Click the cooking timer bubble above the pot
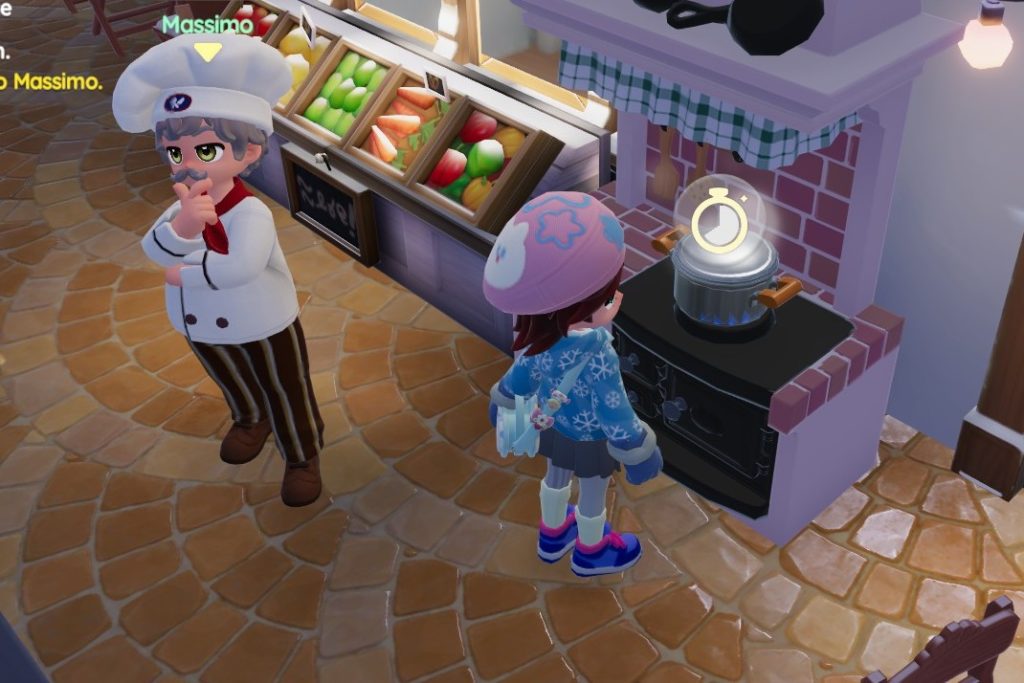The image size is (1024, 683). tap(719, 218)
